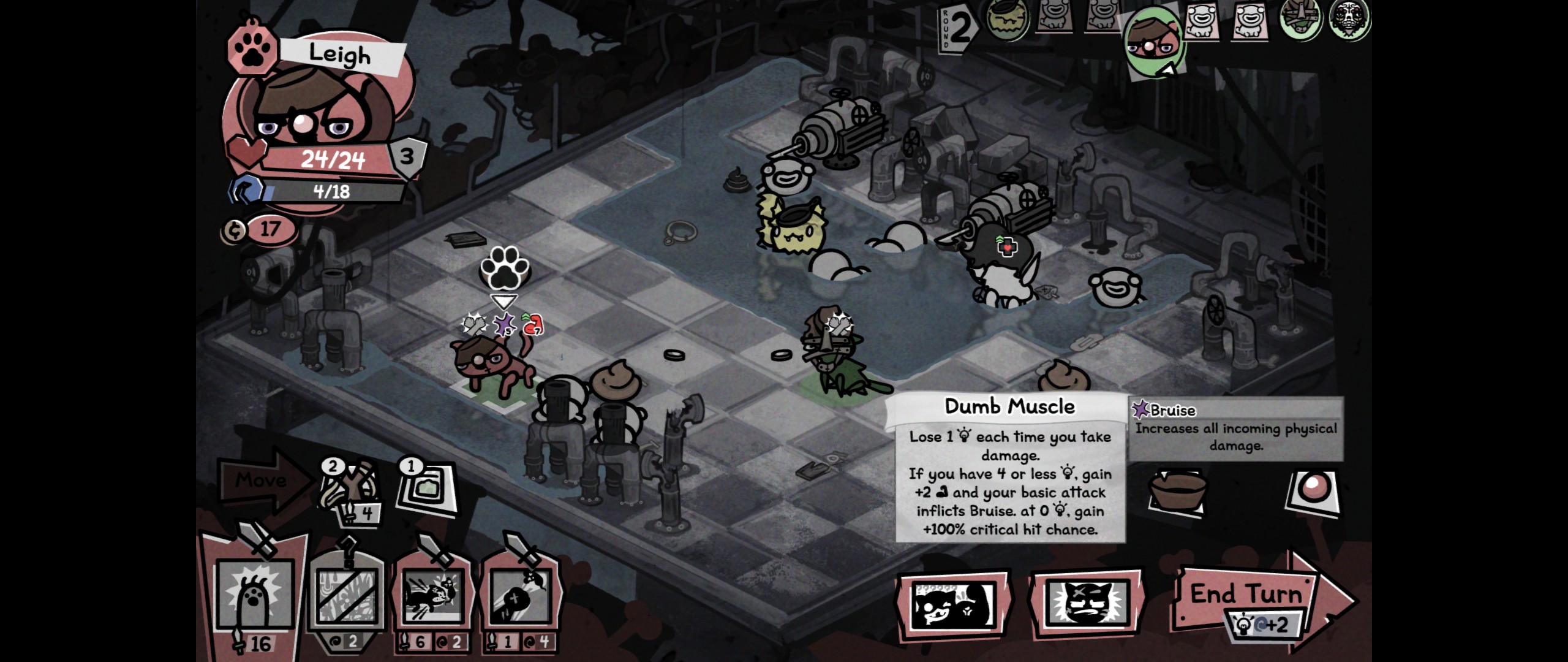The image size is (1568, 662).
Task: Select the skull-faced unit turn portrait
Action: pos(1350,20)
